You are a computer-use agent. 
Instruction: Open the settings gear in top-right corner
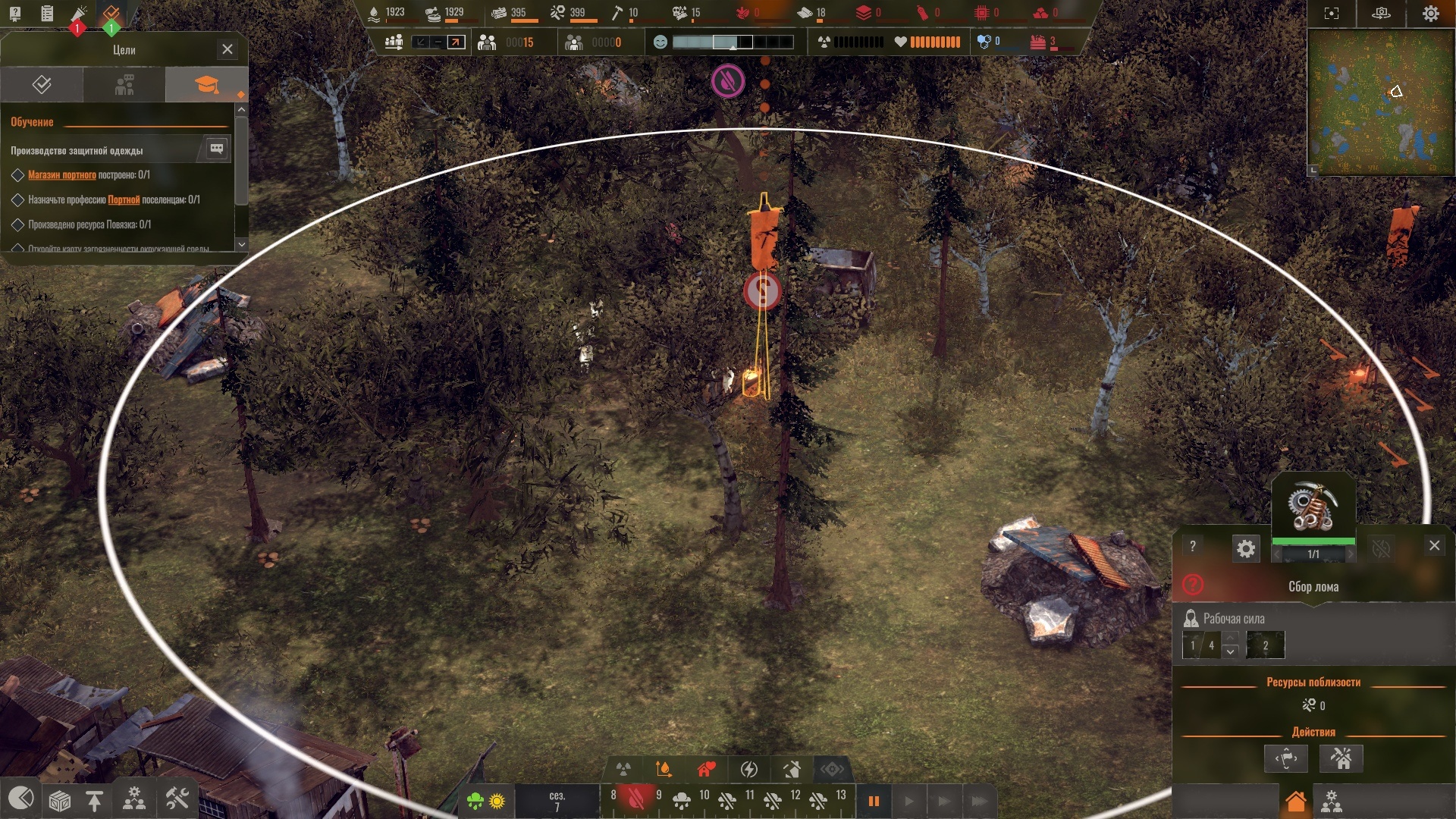point(1430,14)
